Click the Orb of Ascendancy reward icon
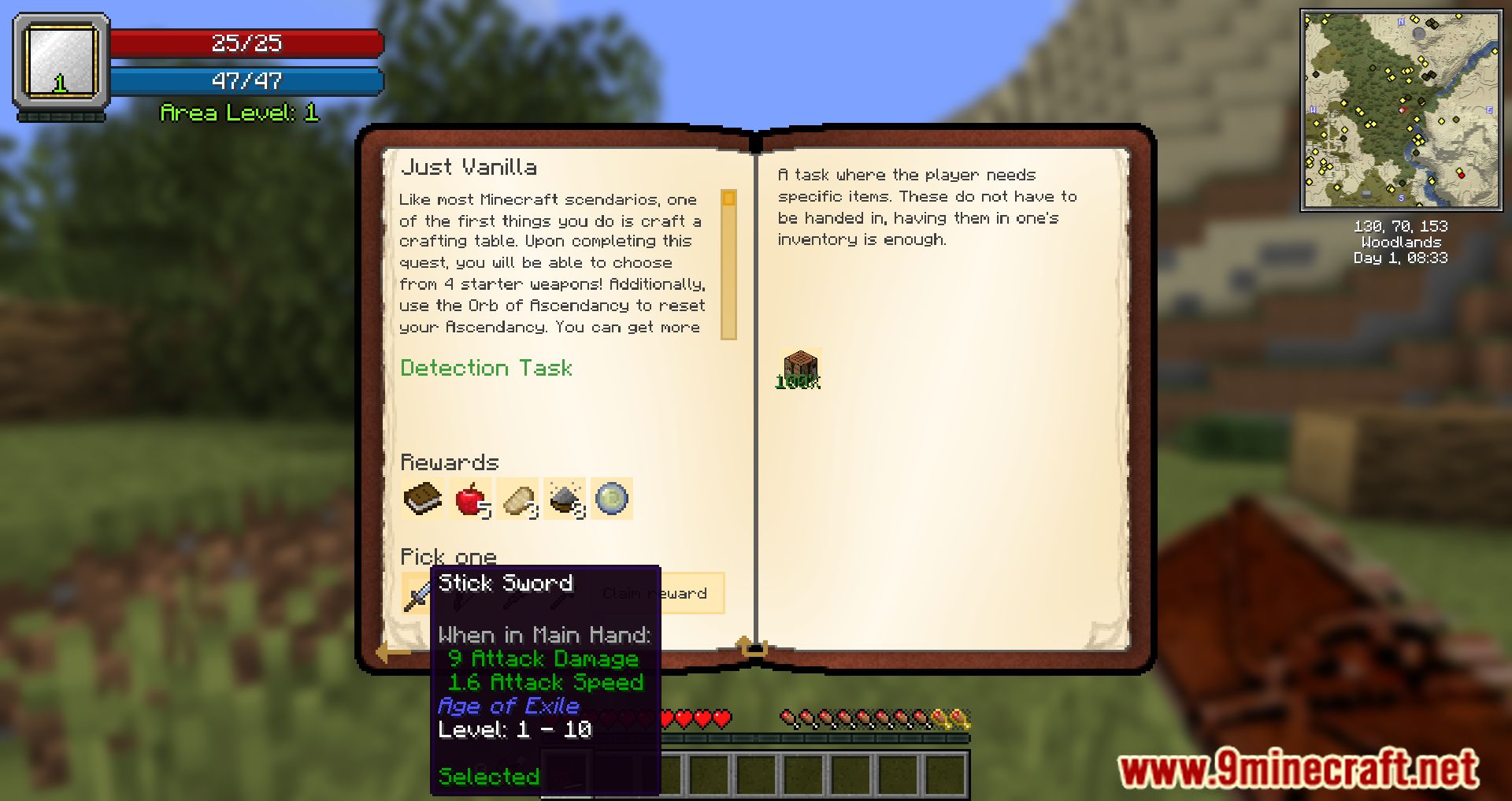 point(613,498)
